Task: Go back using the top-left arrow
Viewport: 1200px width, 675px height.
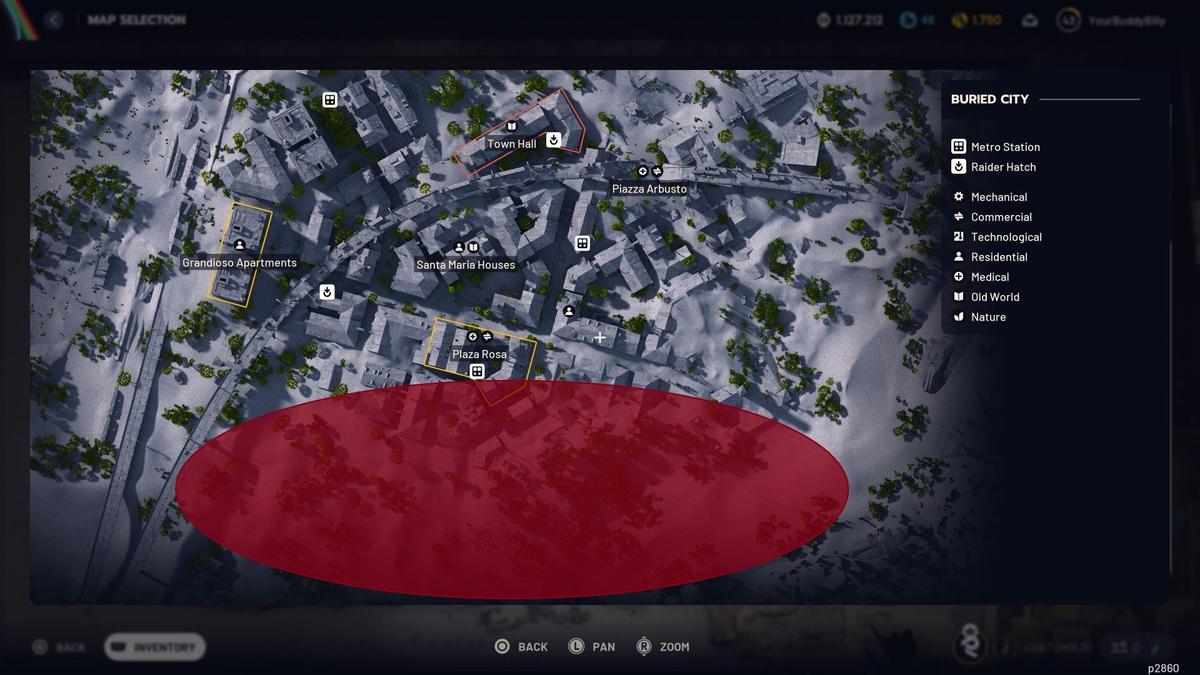Action: coord(53,20)
